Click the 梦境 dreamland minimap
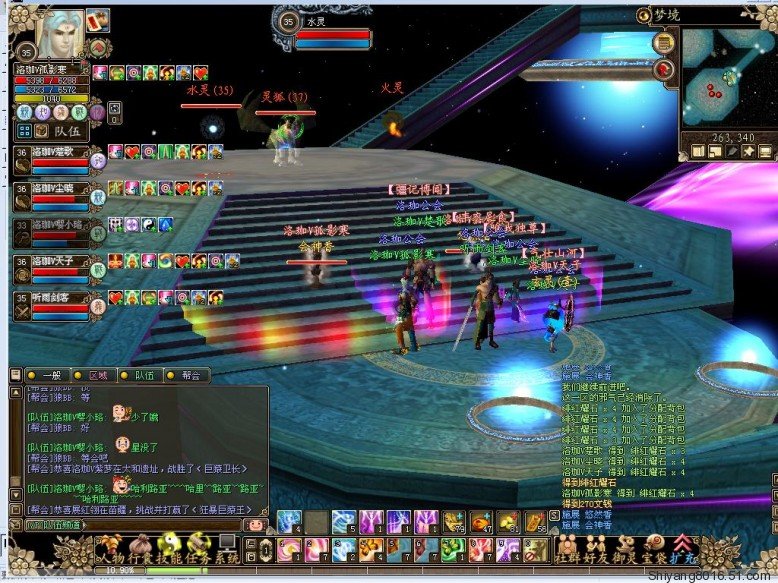This screenshot has width=778, height=583. [x=731, y=78]
